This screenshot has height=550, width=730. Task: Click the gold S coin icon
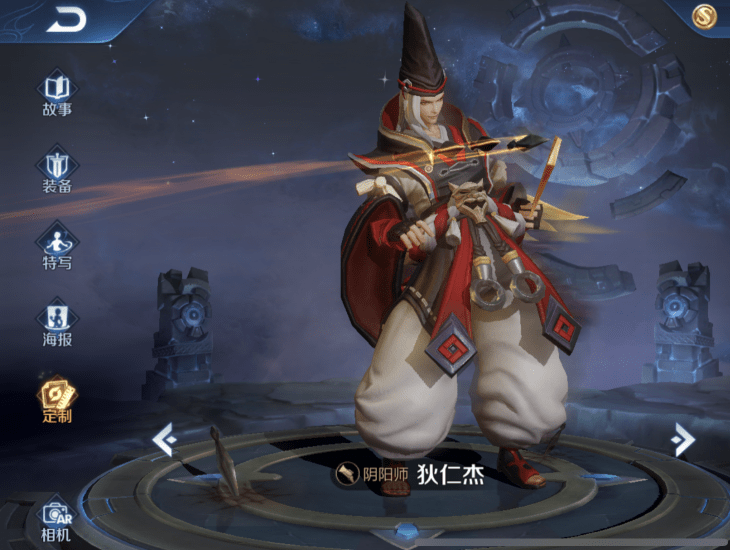[706, 15]
